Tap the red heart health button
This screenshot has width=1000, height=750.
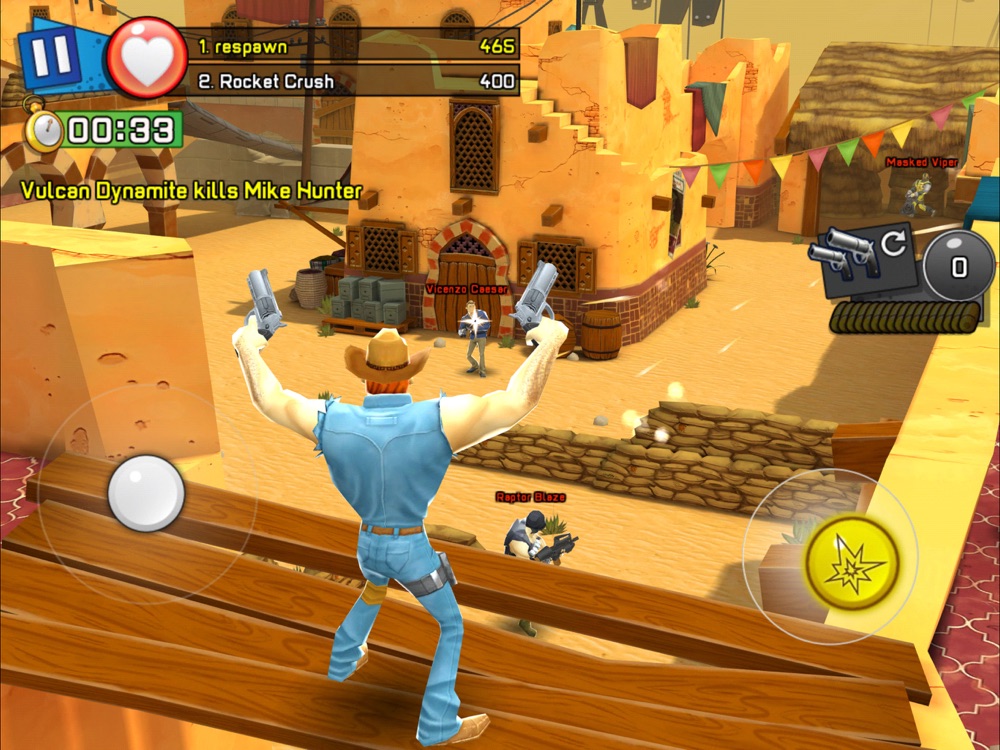coord(147,59)
